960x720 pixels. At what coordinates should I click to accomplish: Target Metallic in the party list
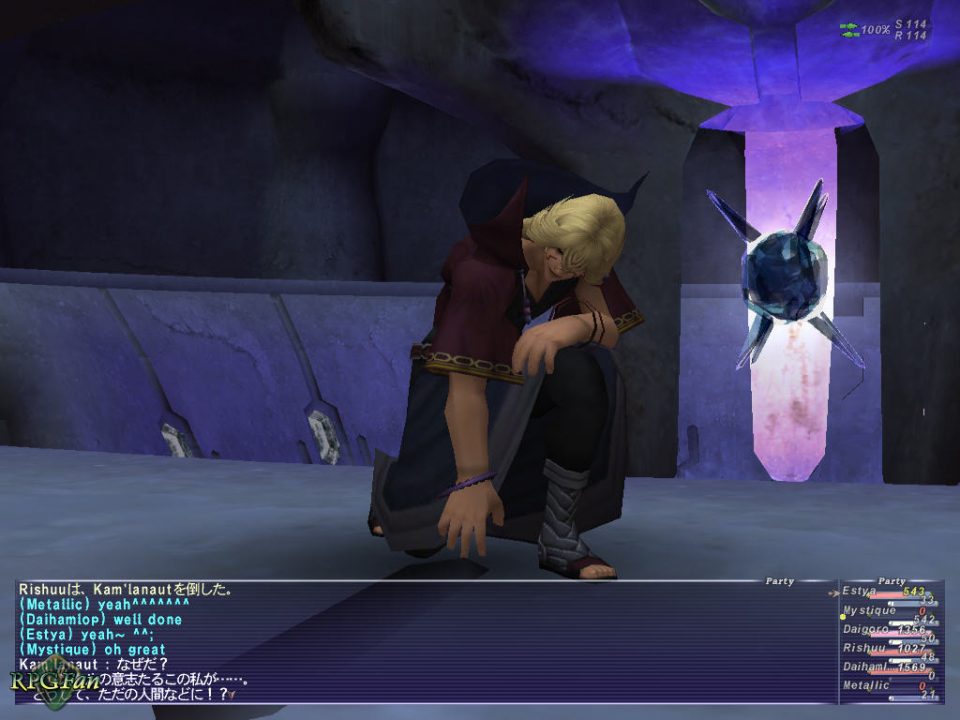point(886,686)
